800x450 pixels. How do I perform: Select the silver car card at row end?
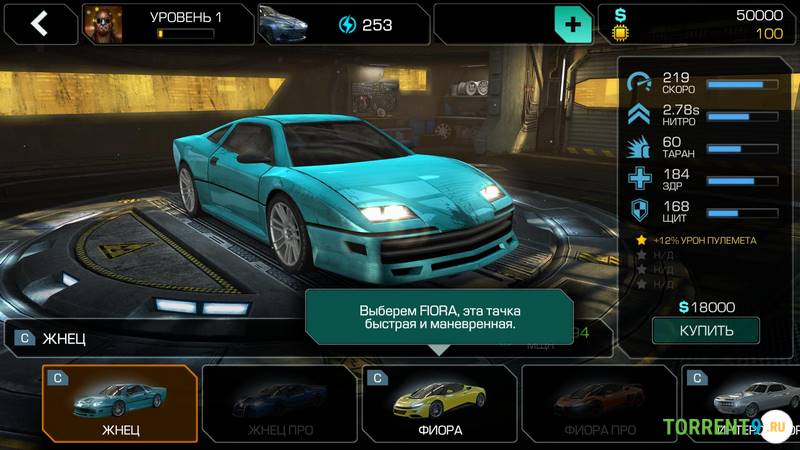point(745,405)
